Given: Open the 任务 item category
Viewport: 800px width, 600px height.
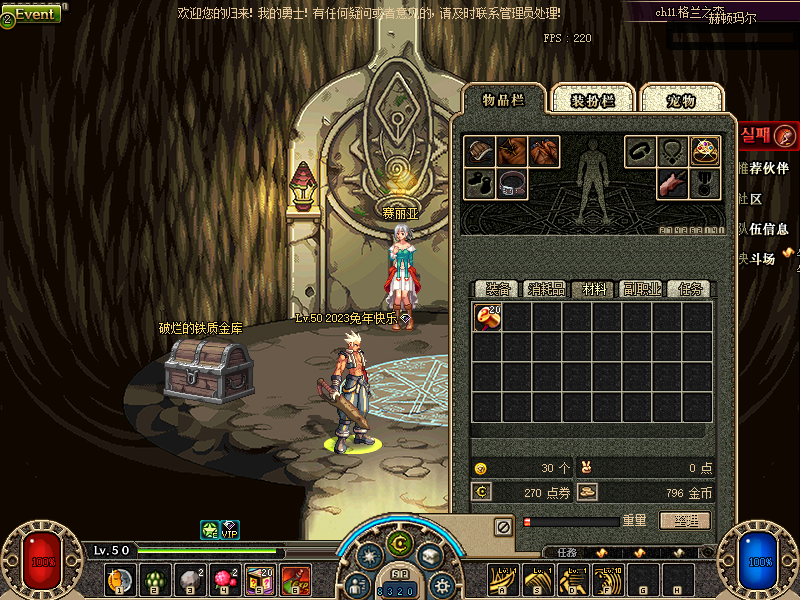Looking at the screenshot, I should 690,289.
